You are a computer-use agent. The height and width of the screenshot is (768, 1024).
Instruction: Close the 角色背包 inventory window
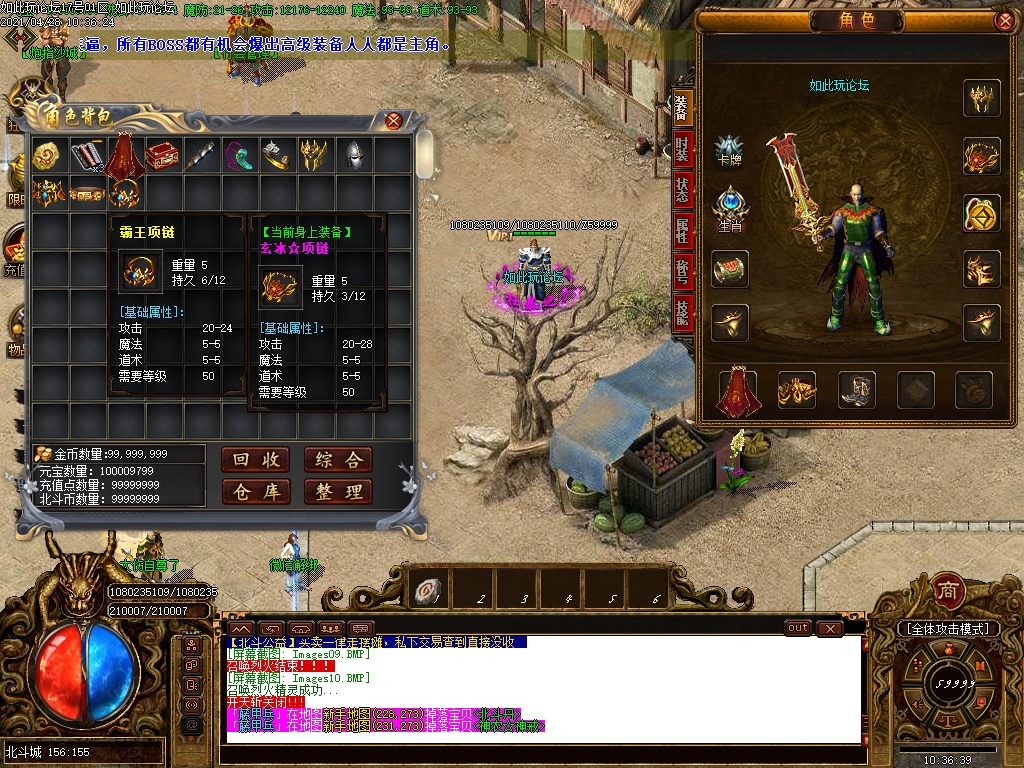[394, 121]
